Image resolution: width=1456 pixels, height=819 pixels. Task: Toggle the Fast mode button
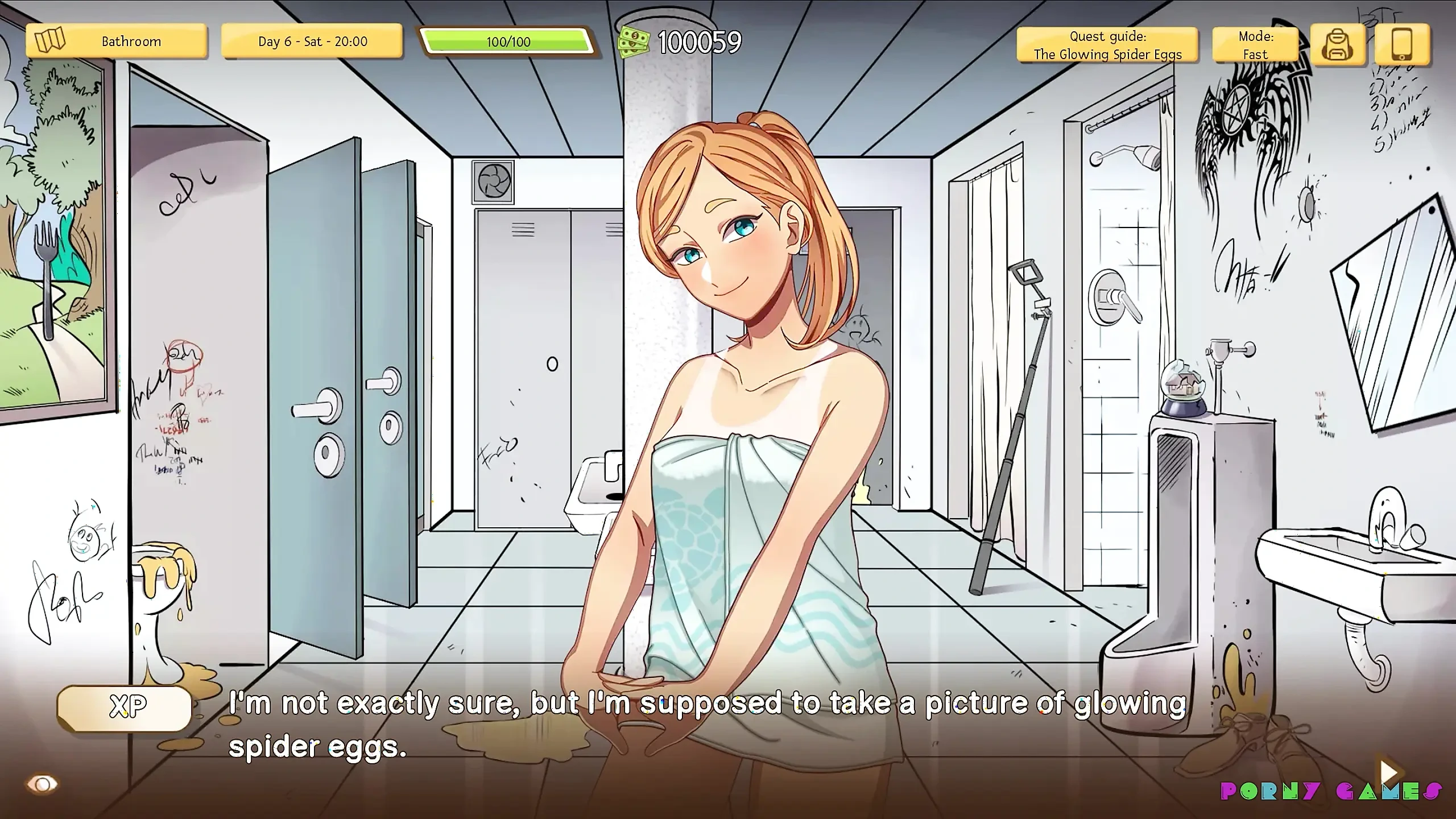(1255, 45)
